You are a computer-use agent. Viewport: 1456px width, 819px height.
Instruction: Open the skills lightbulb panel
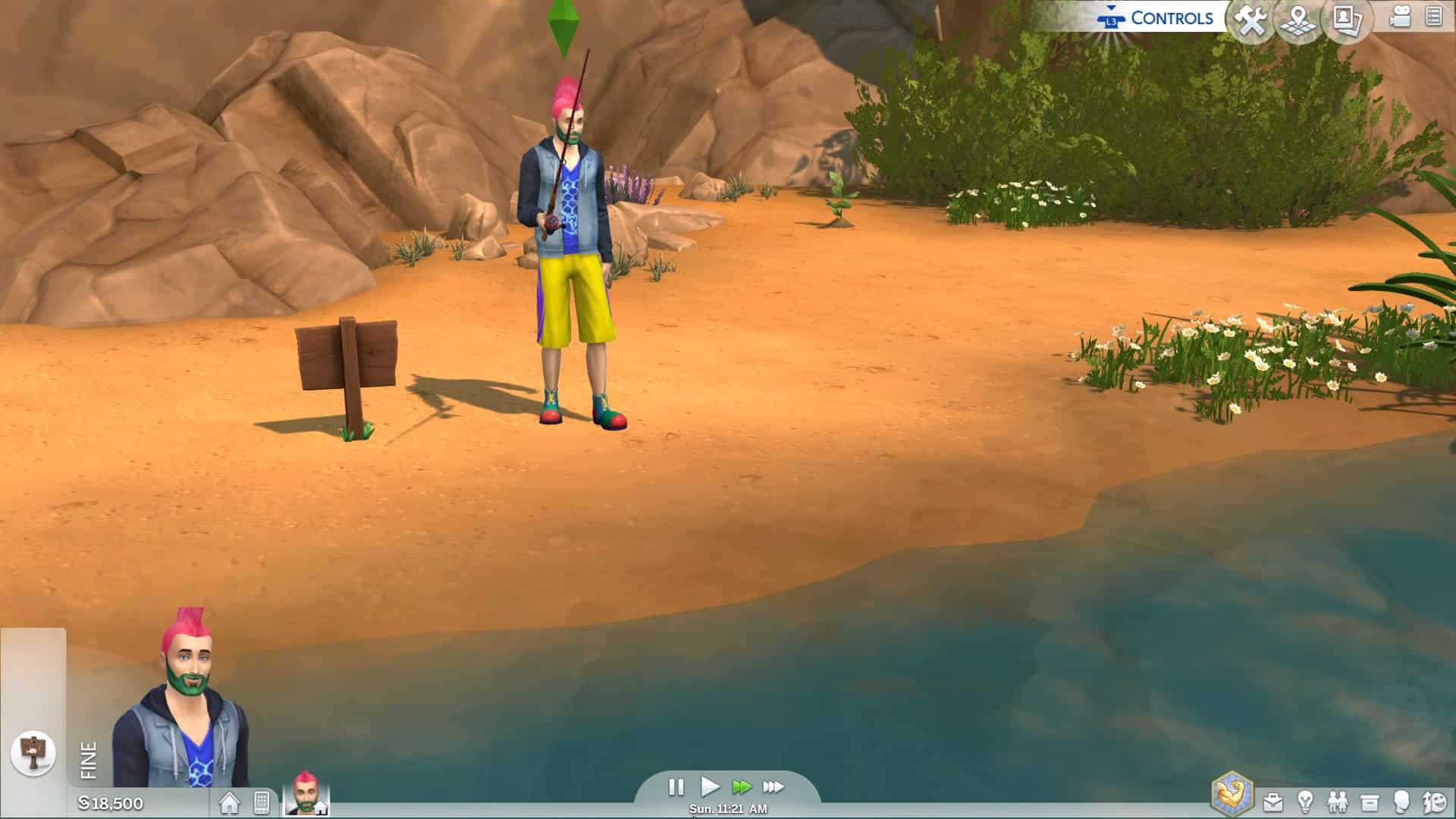tap(1305, 802)
